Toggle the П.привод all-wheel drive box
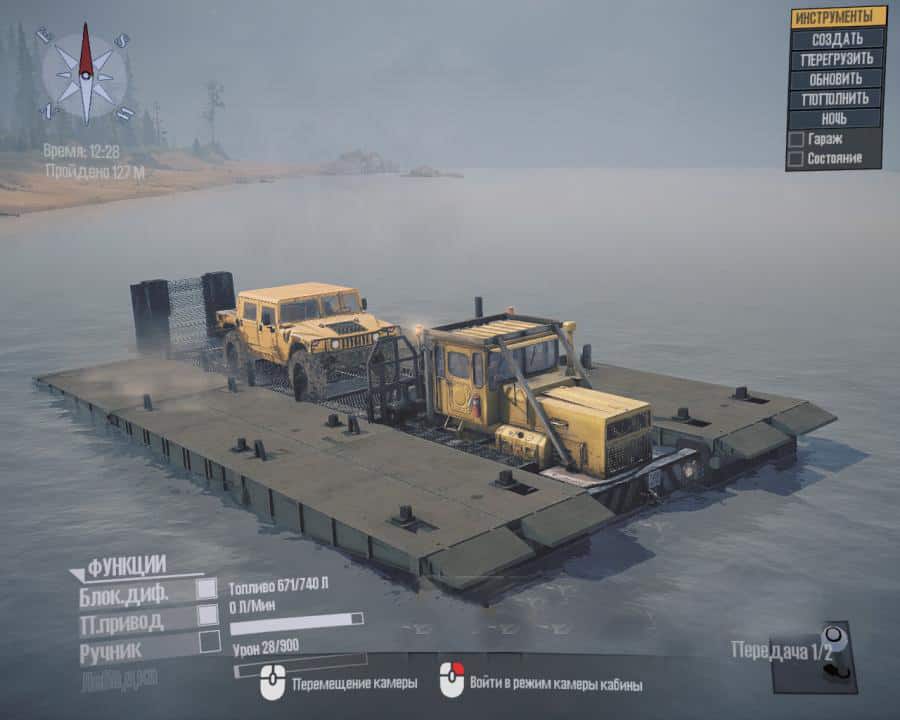Image resolution: width=900 pixels, height=720 pixels. pyautogui.click(x=207, y=615)
